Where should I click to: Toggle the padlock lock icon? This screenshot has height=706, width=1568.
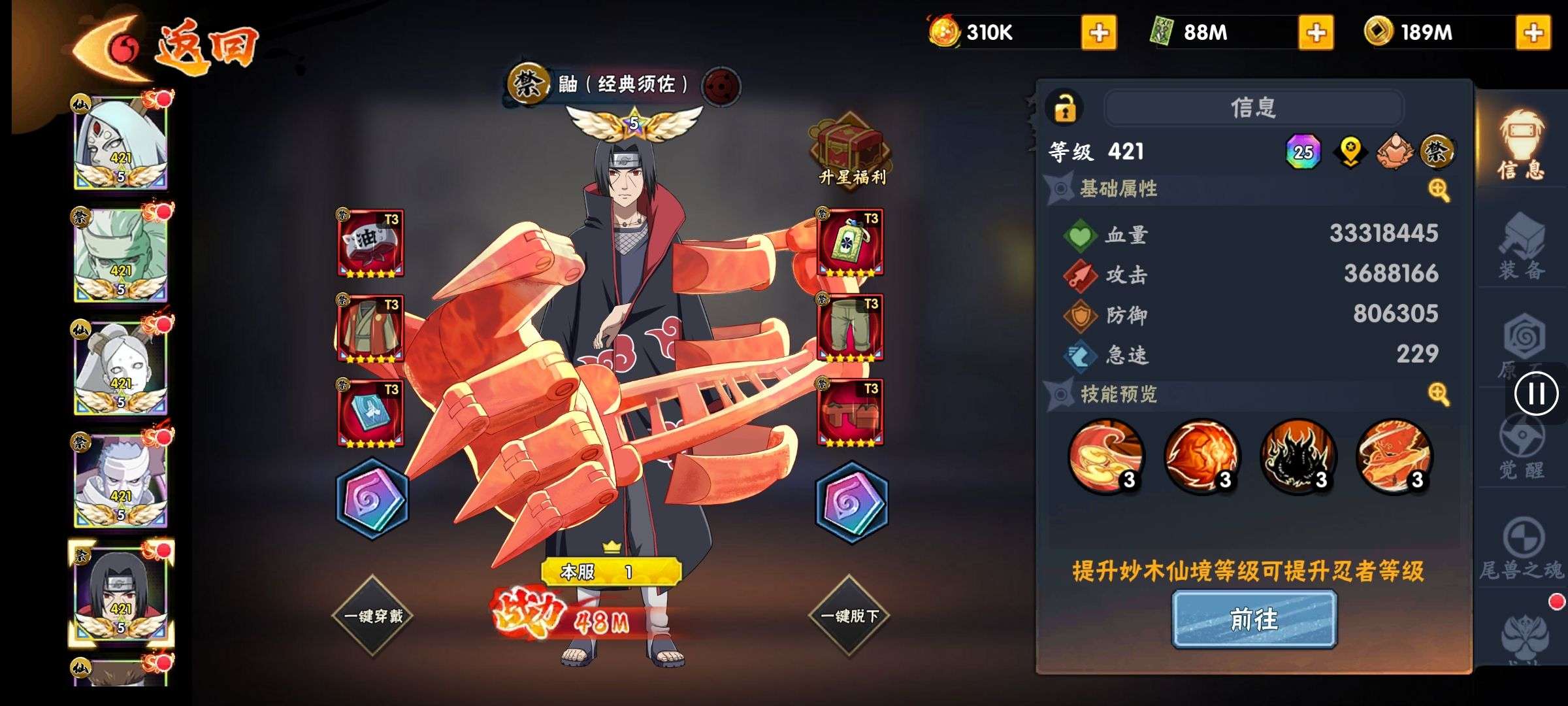[x=1064, y=108]
